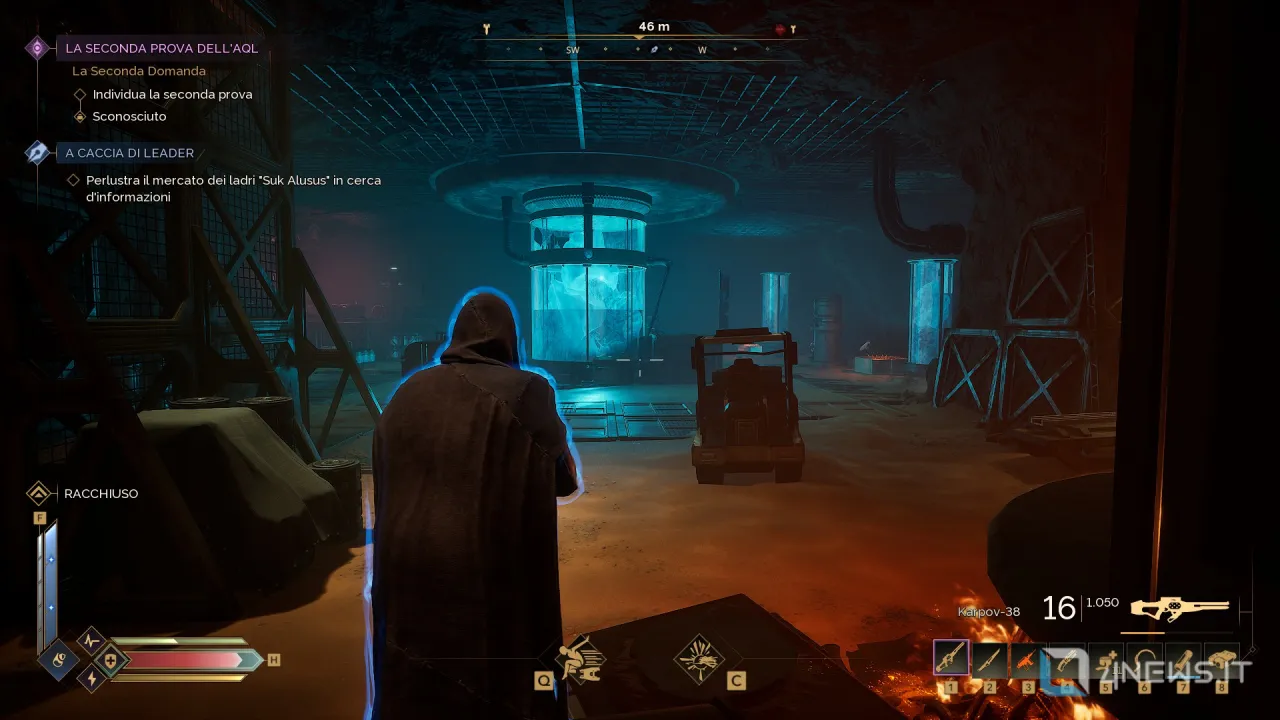
Task: Open the La Seconda Prova dell'Aql quest
Action: pyautogui.click(x=160, y=48)
